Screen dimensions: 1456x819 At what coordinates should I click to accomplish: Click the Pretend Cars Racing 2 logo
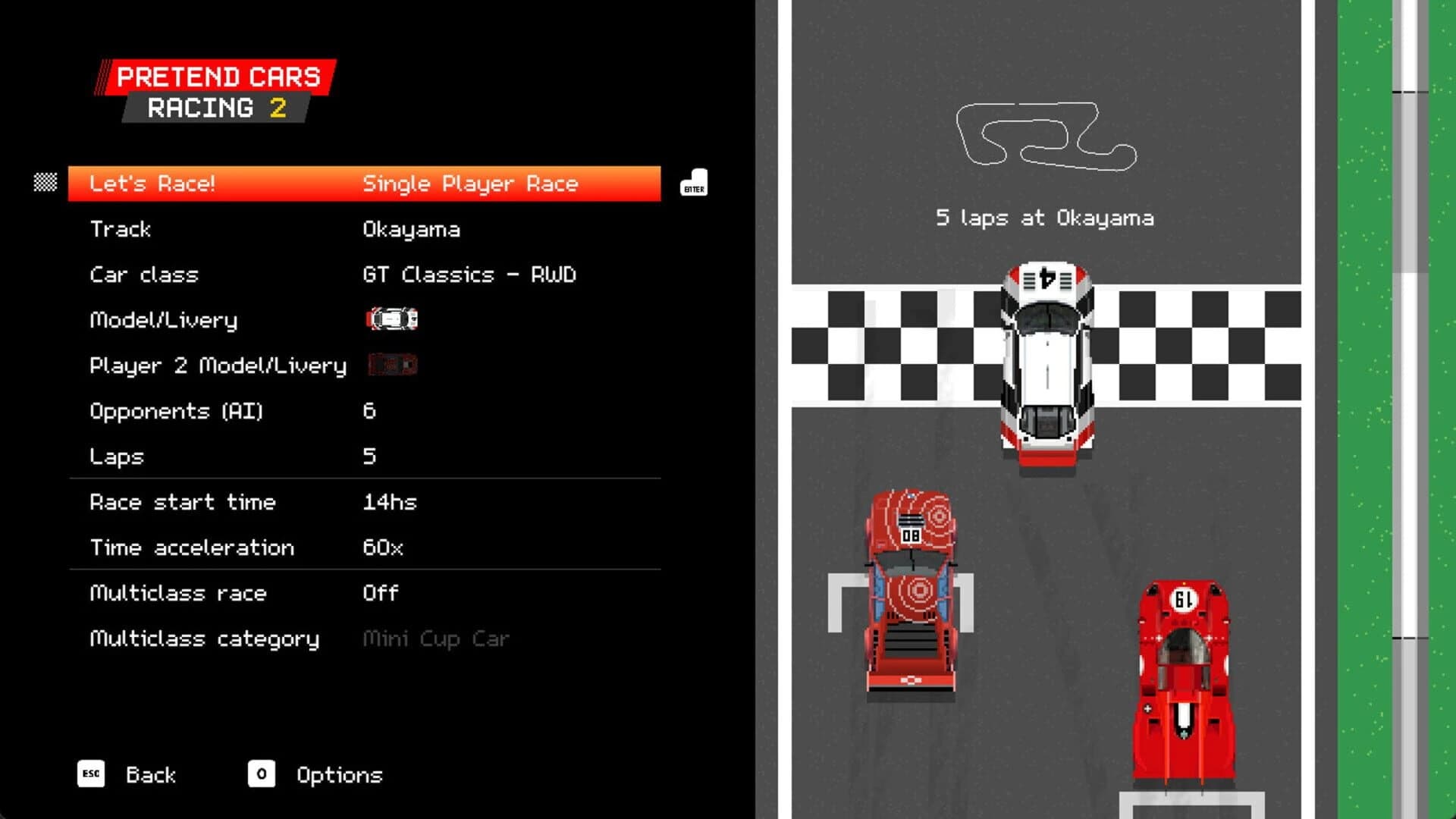coord(215,89)
